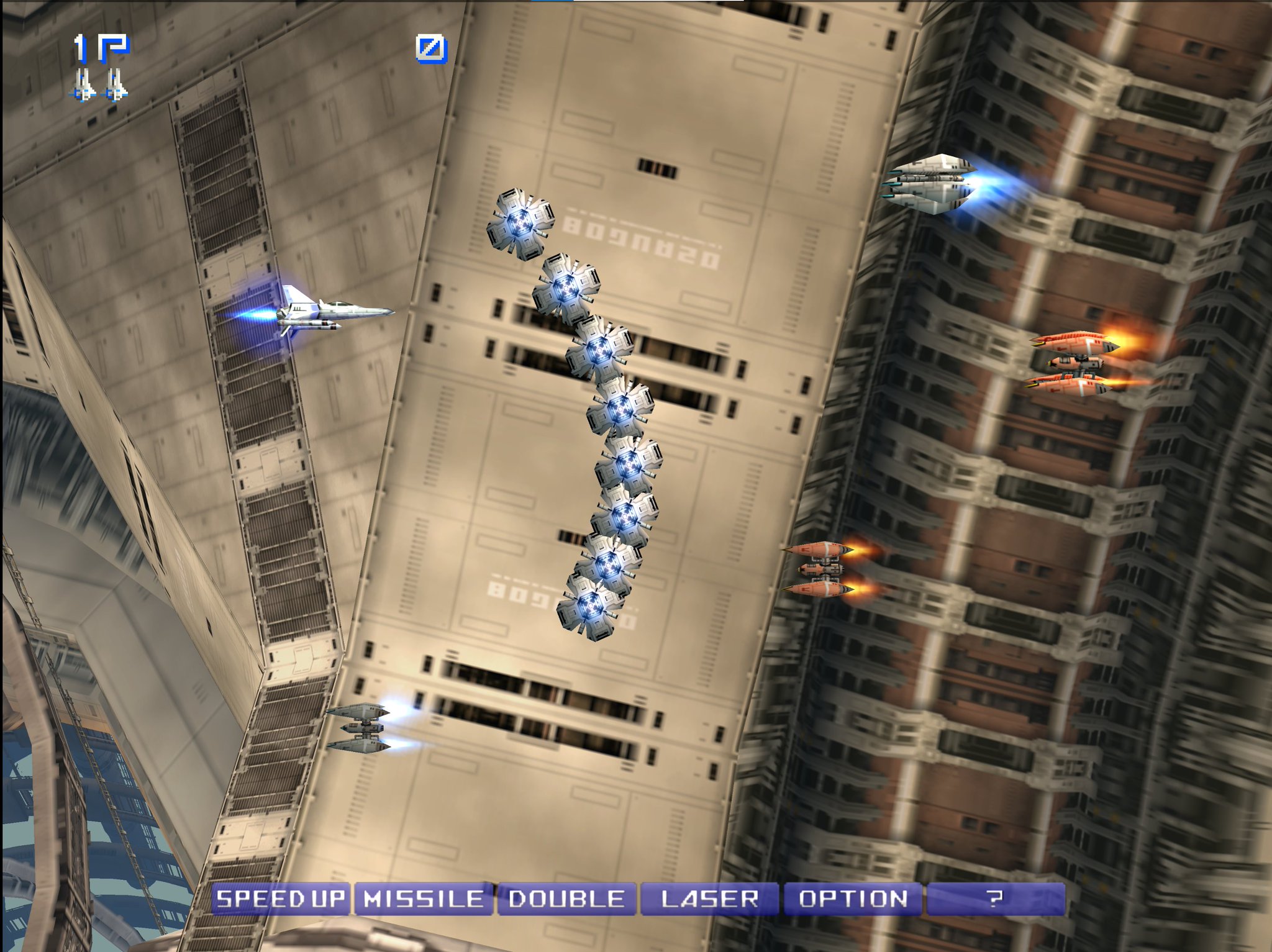Open the mystery ? power-up slot

coord(997,897)
